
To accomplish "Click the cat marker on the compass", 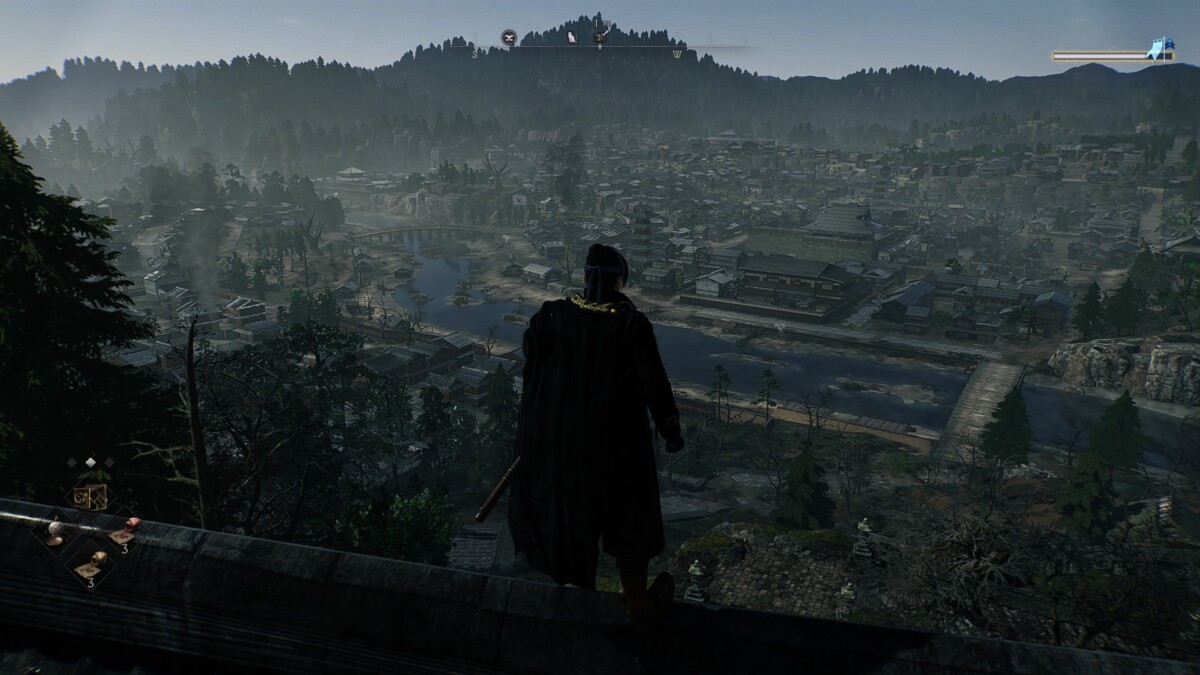I will (571, 38).
